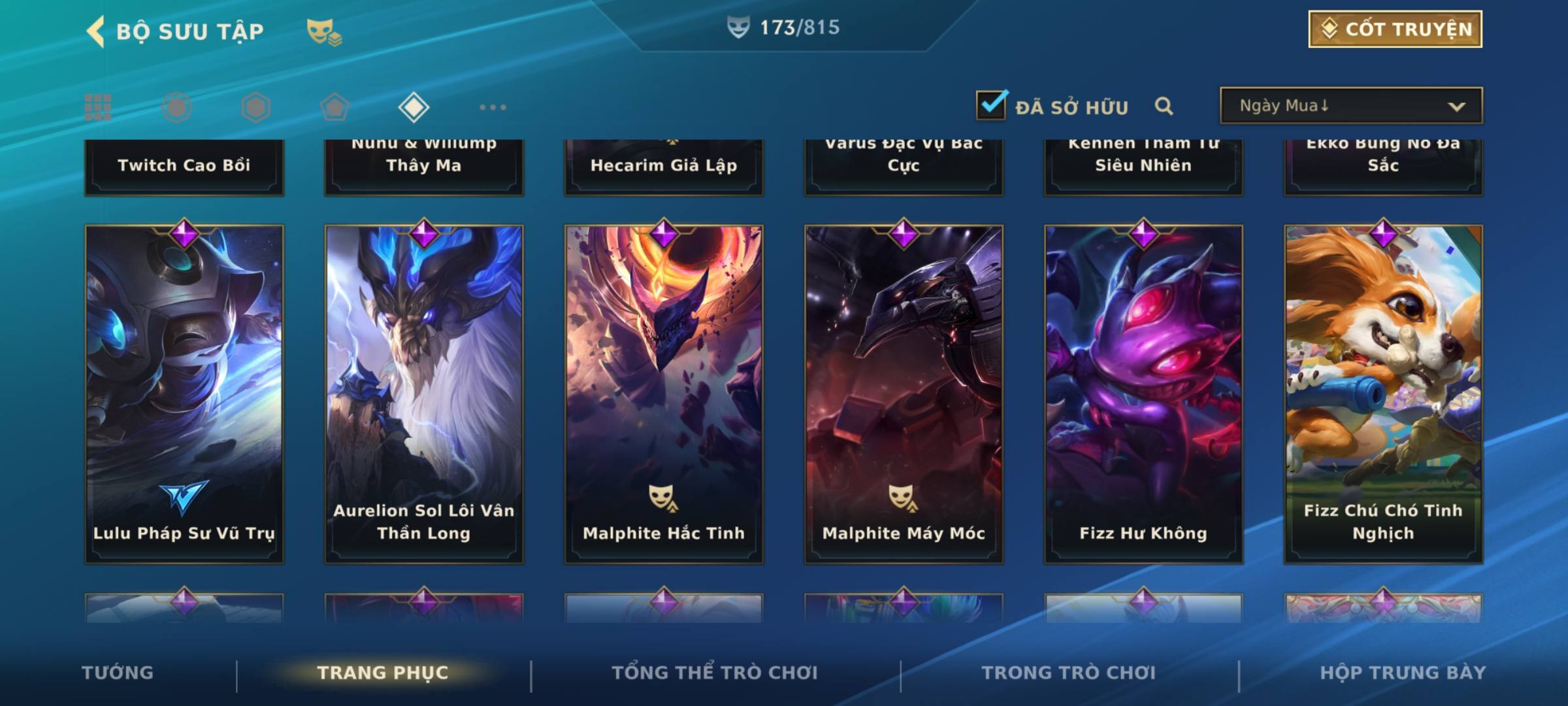Open Fizz Chú Chó Tinh Nghịch skin
1568x706 pixels.
click(x=1383, y=394)
